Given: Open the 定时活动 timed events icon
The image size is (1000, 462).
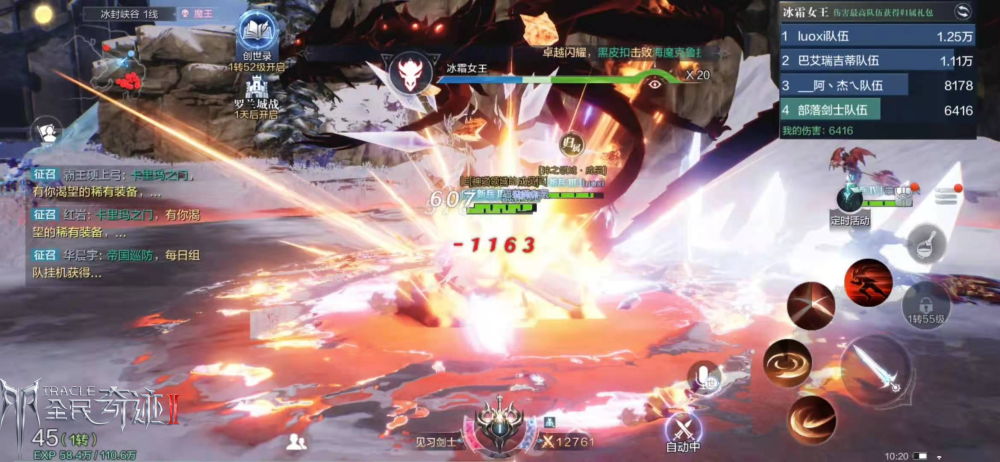Looking at the screenshot, I should click(x=850, y=200).
